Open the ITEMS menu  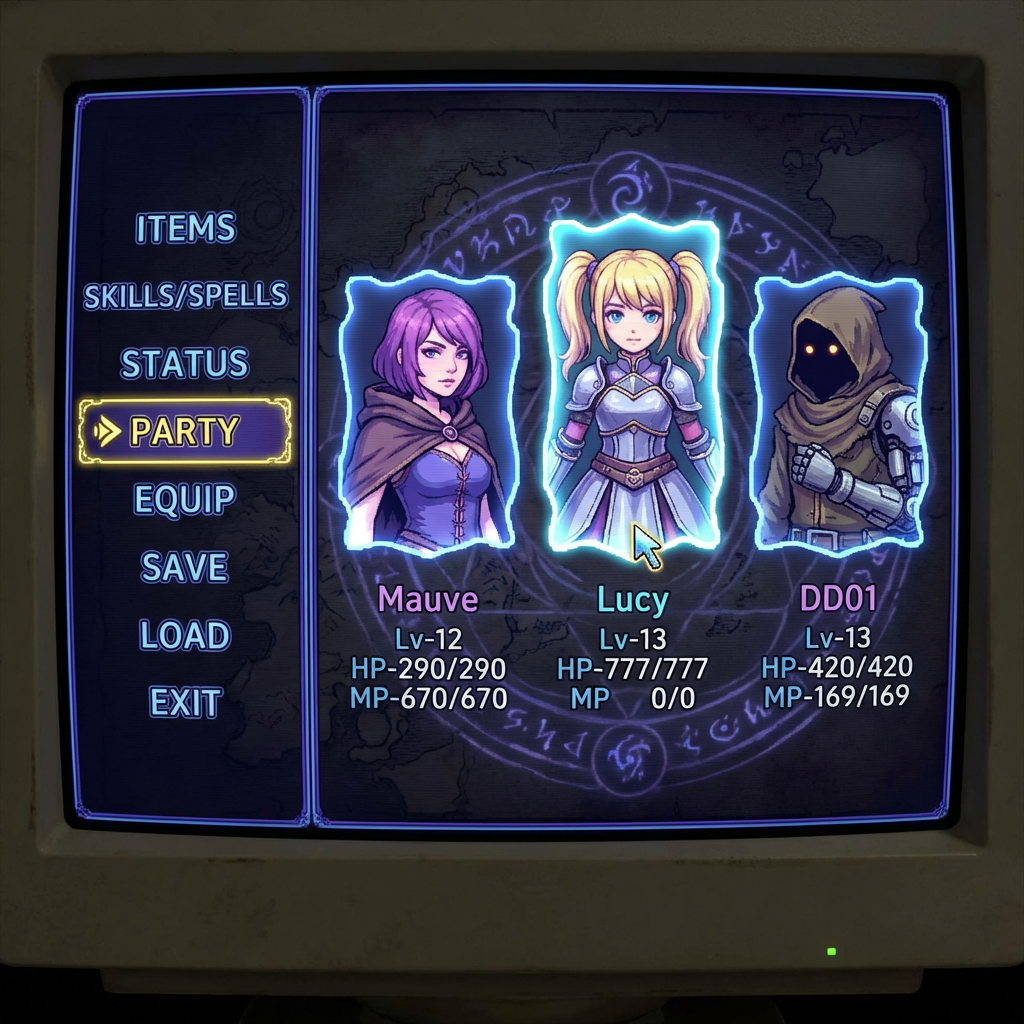click(186, 228)
